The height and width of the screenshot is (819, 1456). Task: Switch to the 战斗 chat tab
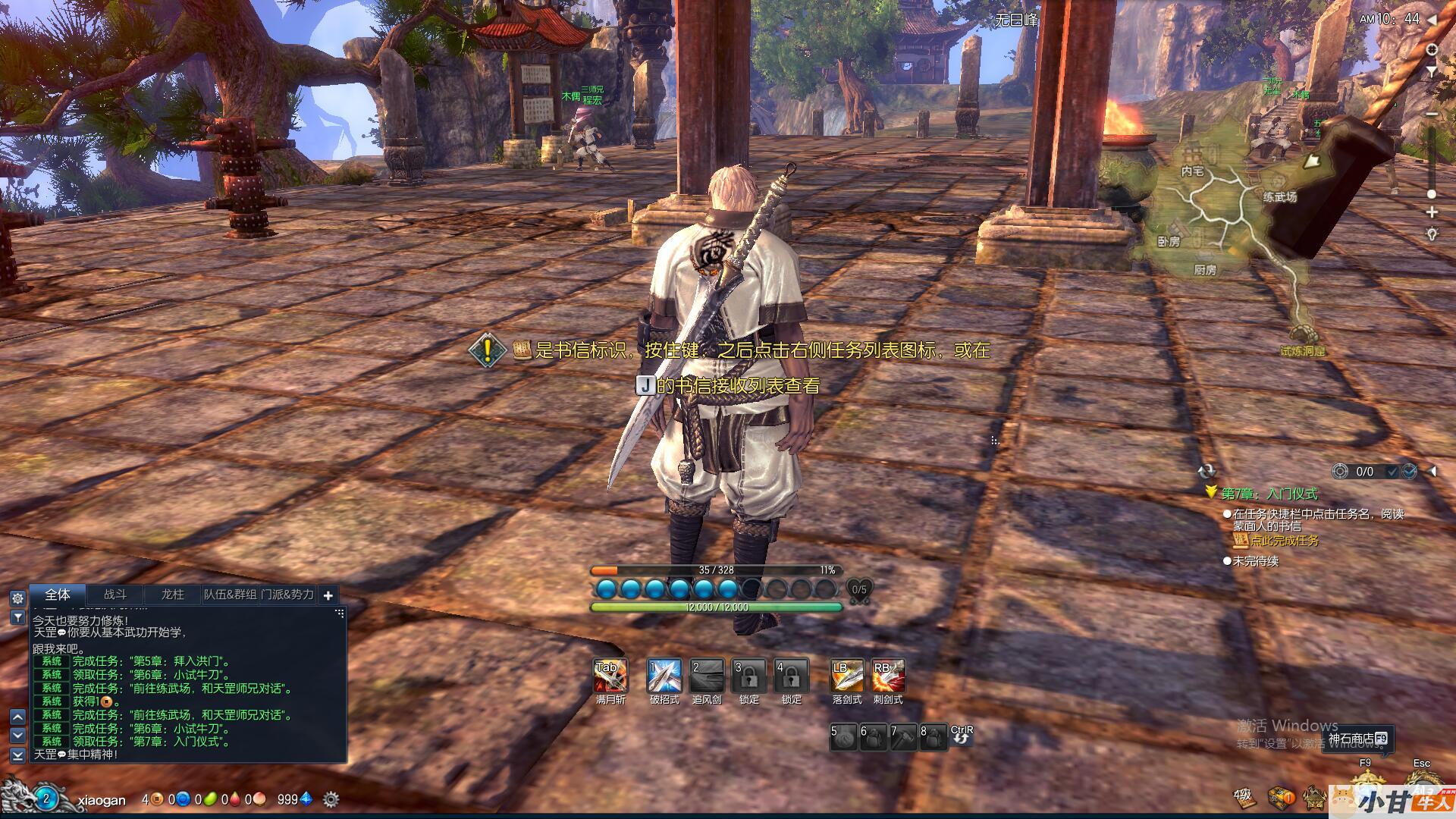tap(115, 595)
